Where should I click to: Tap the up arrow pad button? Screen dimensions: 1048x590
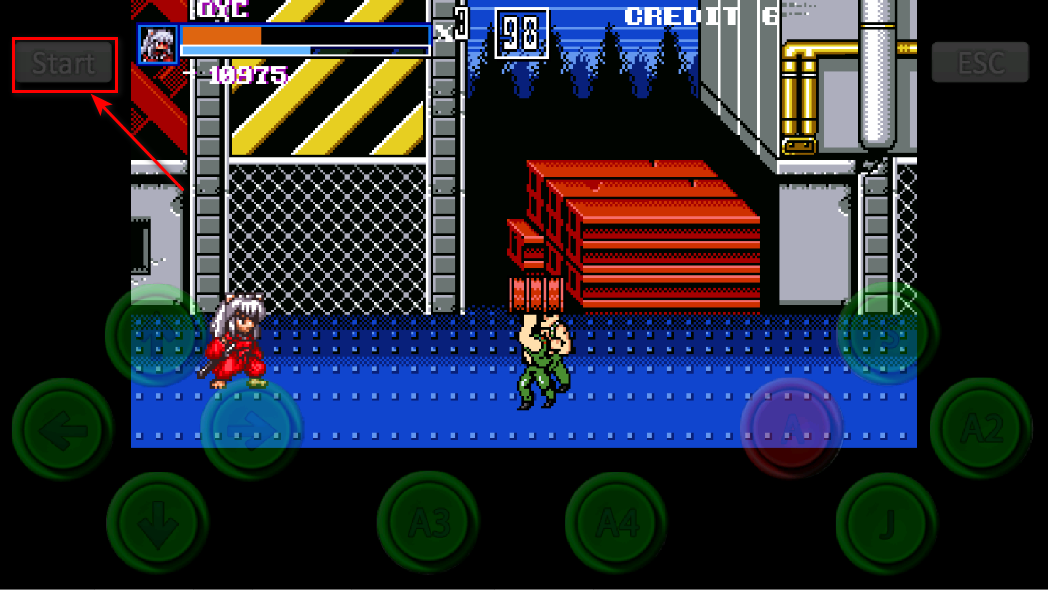(157, 335)
